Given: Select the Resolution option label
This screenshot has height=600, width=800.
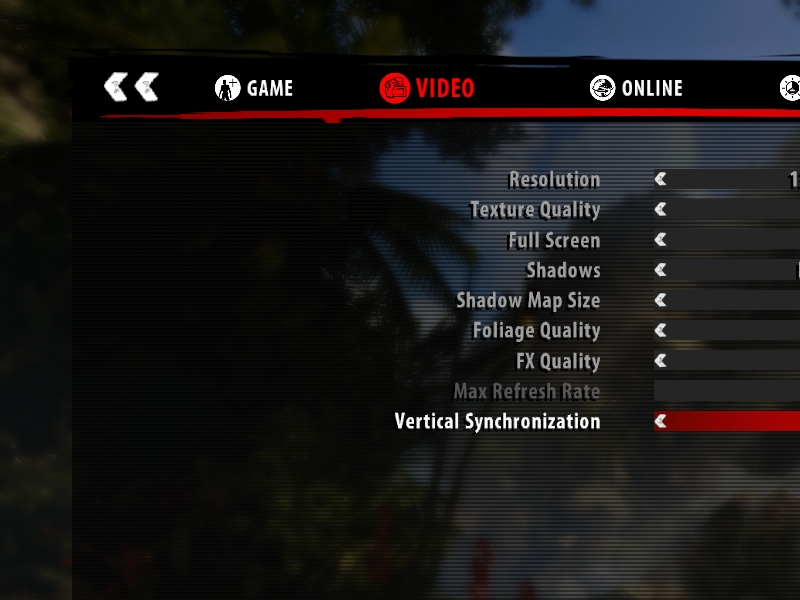Looking at the screenshot, I should click(x=554, y=180).
